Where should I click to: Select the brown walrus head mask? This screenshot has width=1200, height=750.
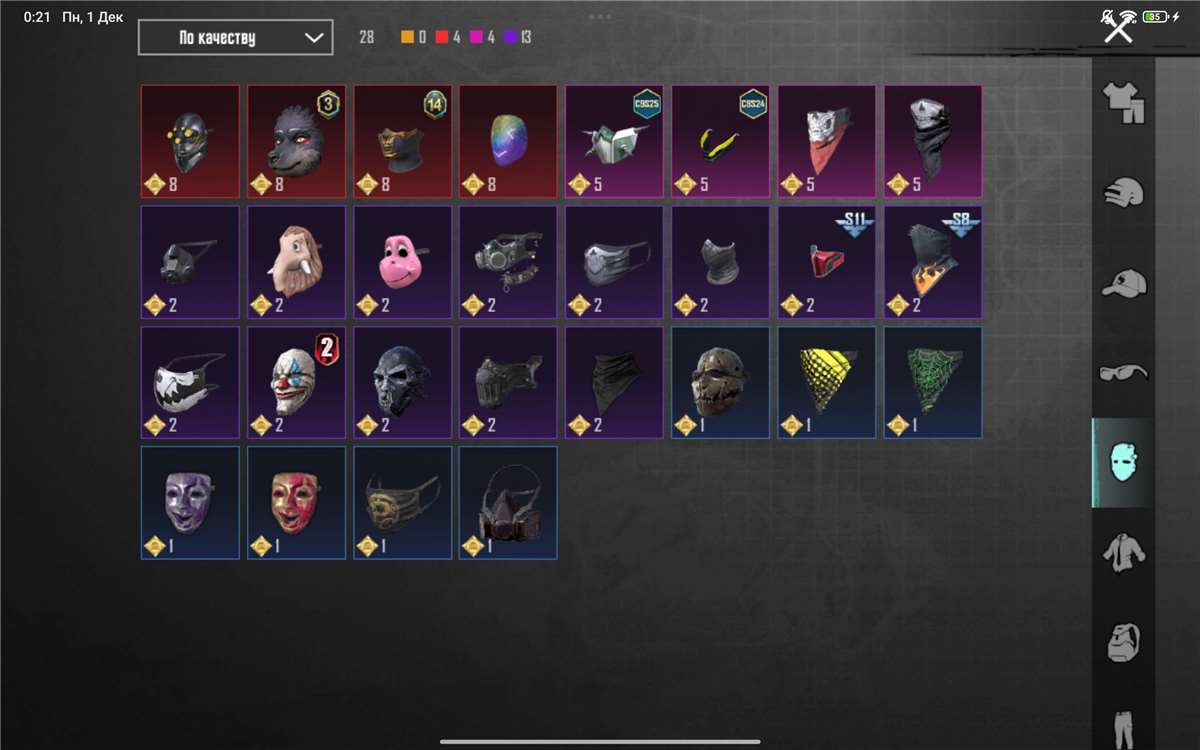click(x=296, y=262)
